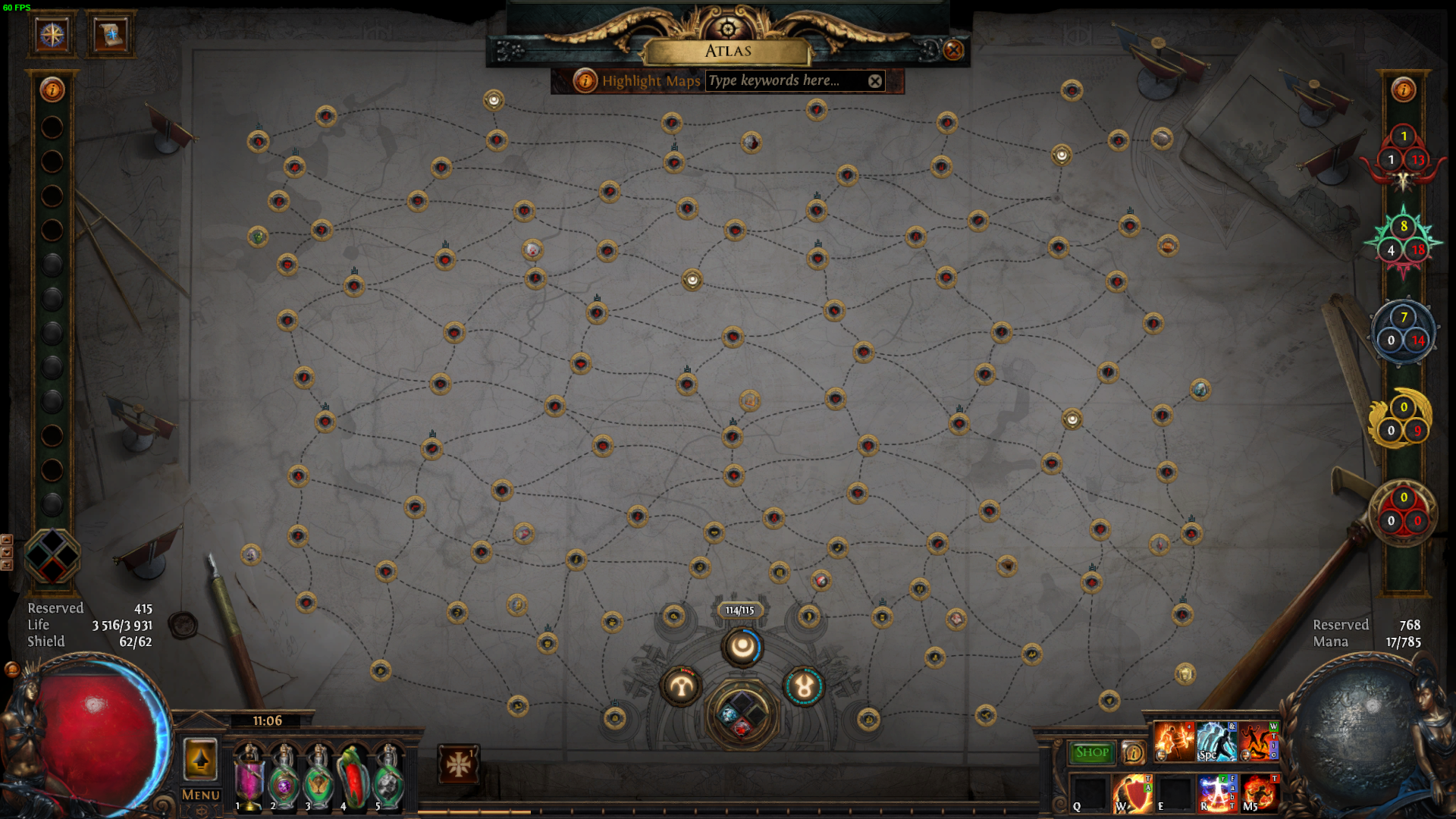Select the blue dash skill on Spc
Screen dimensions: 1456x819
coord(1216,741)
